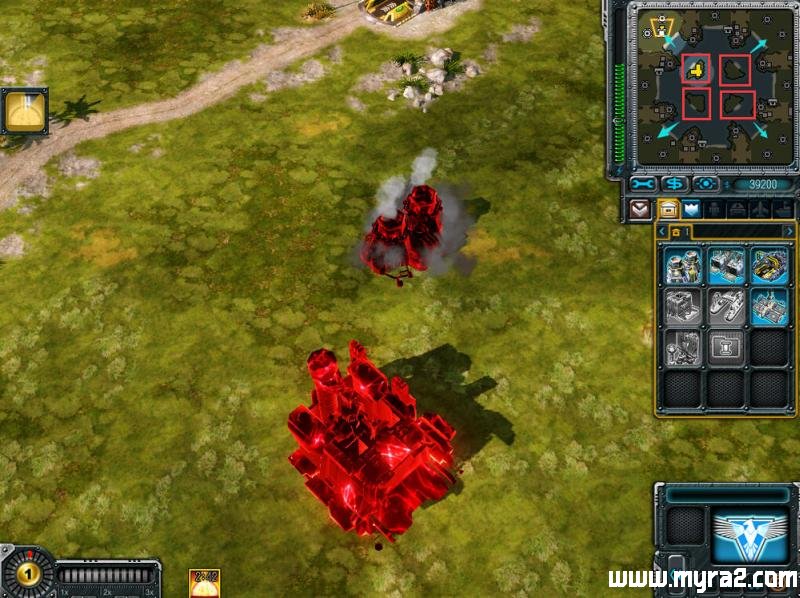Click the yellow dome power icon

[24, 111]
